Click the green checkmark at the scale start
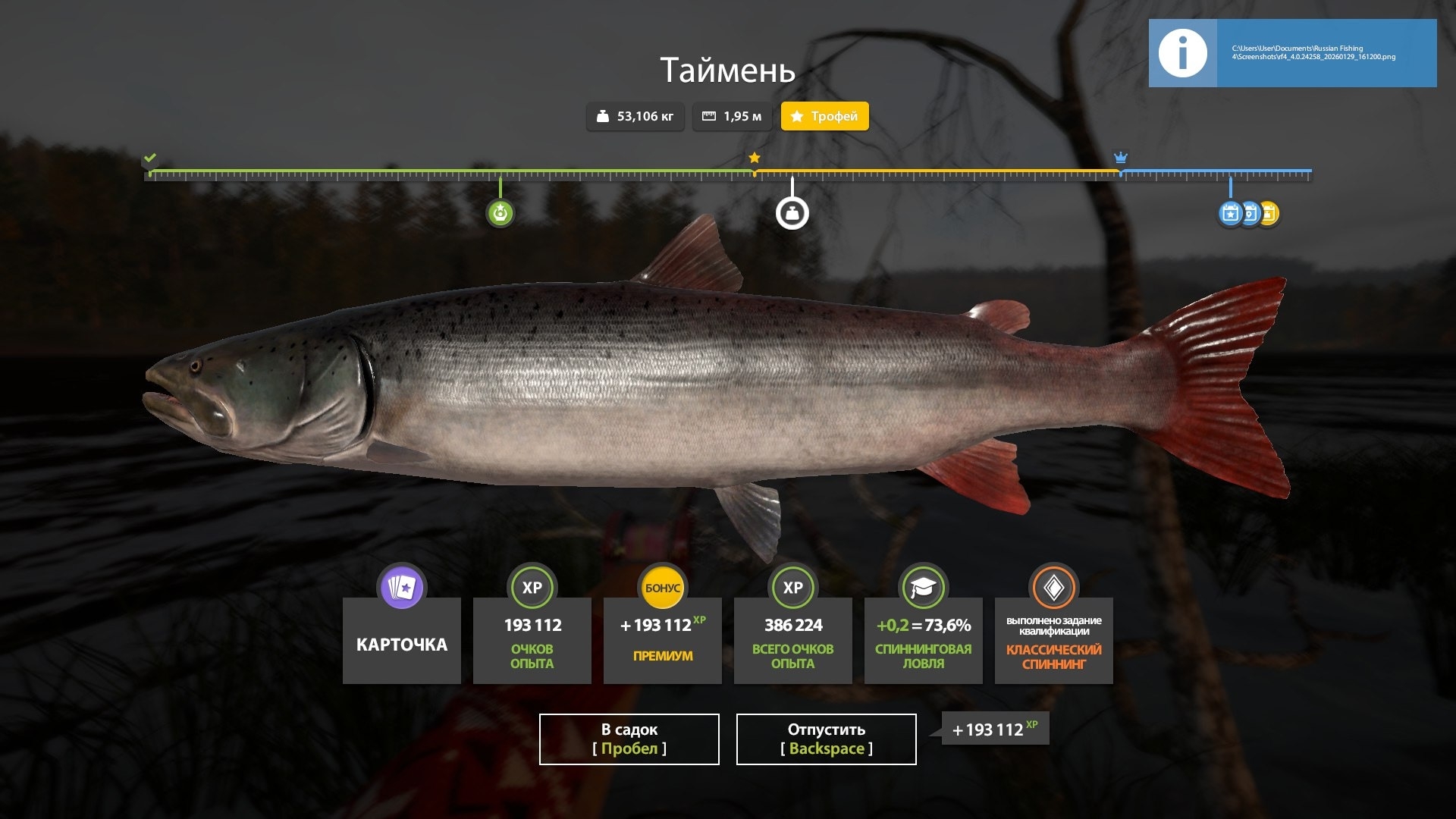1456x819 pixels. click(150, 158)
